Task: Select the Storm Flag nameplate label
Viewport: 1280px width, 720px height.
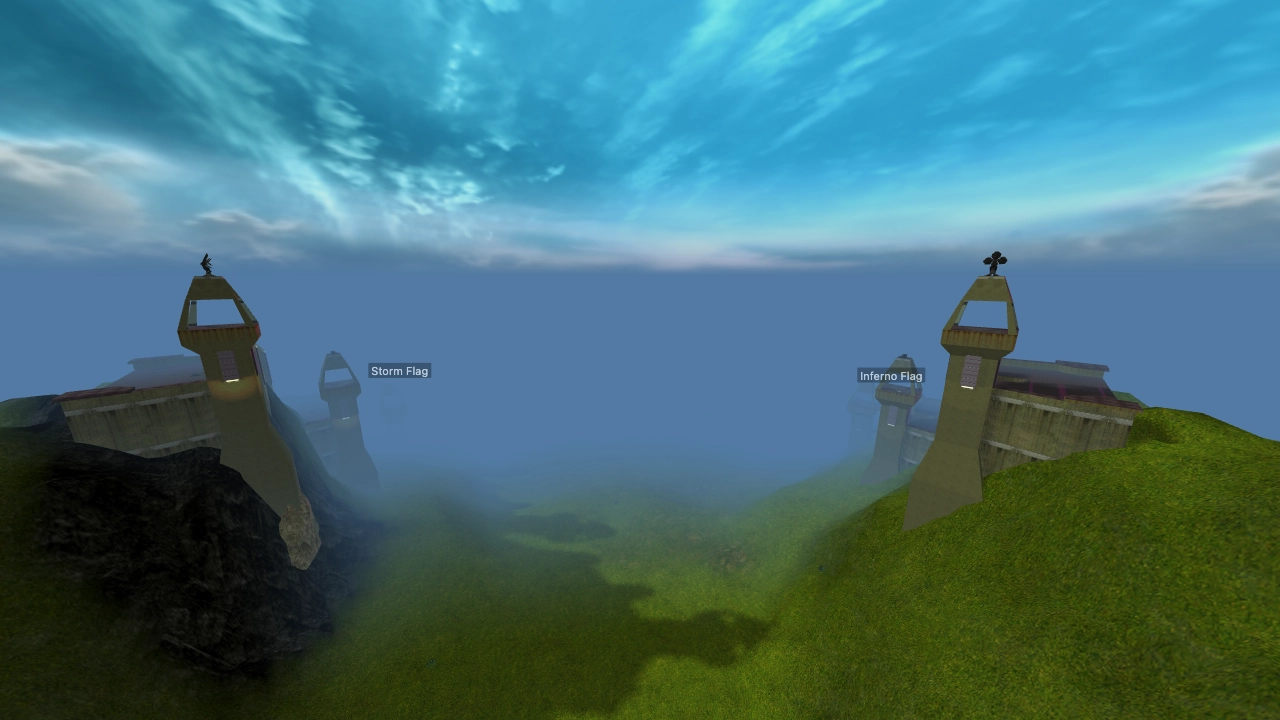Action: click(x=399, y=370)
